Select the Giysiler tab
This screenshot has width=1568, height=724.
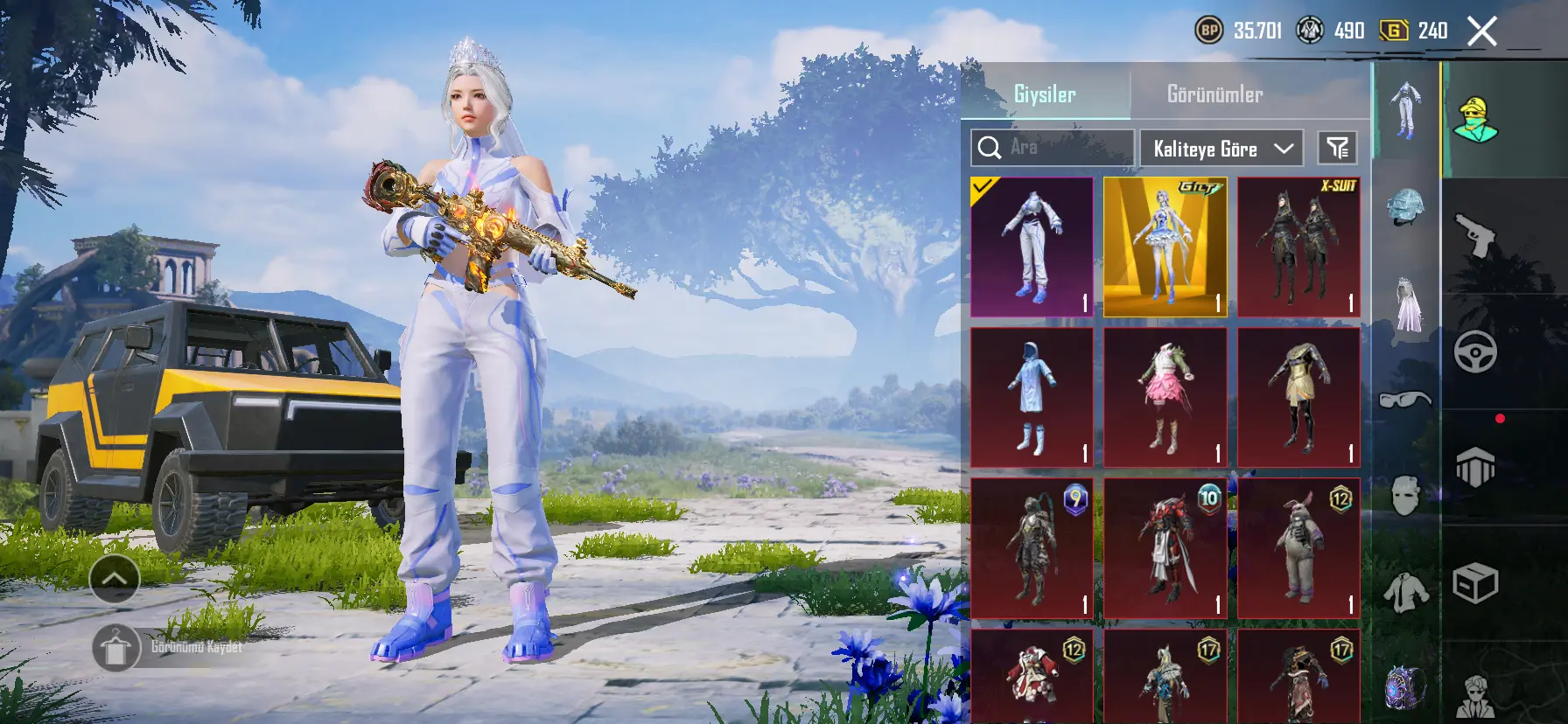tap(1045, 94)
